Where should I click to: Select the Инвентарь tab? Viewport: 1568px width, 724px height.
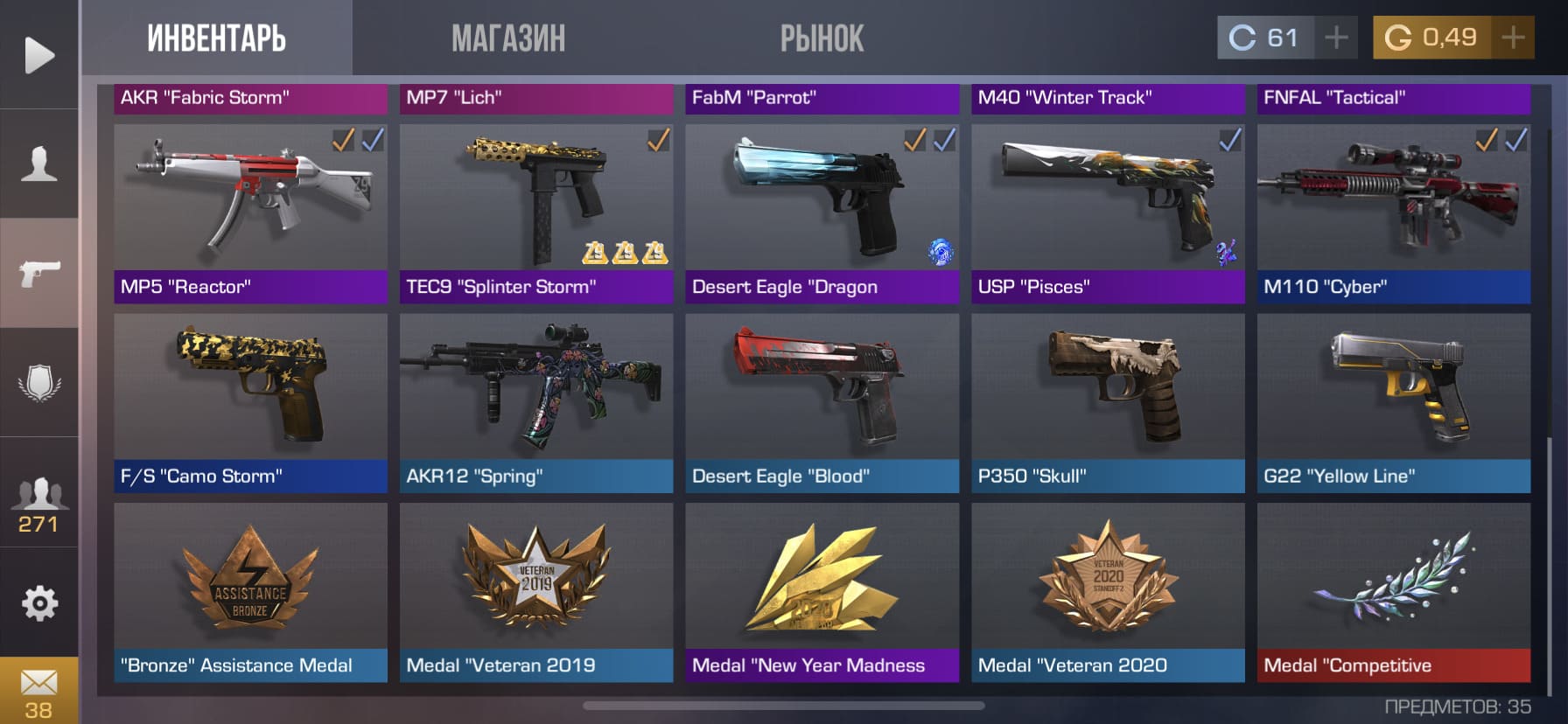(x=216, y=38)
